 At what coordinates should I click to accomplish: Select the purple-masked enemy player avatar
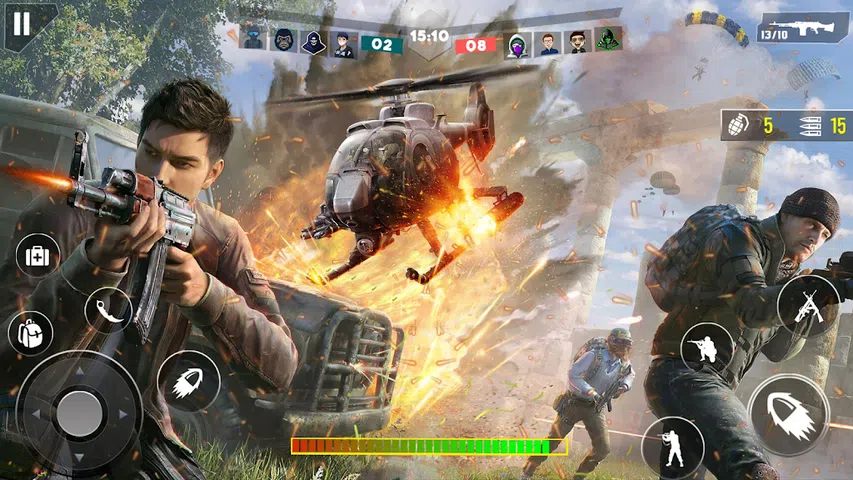(518, 43)
